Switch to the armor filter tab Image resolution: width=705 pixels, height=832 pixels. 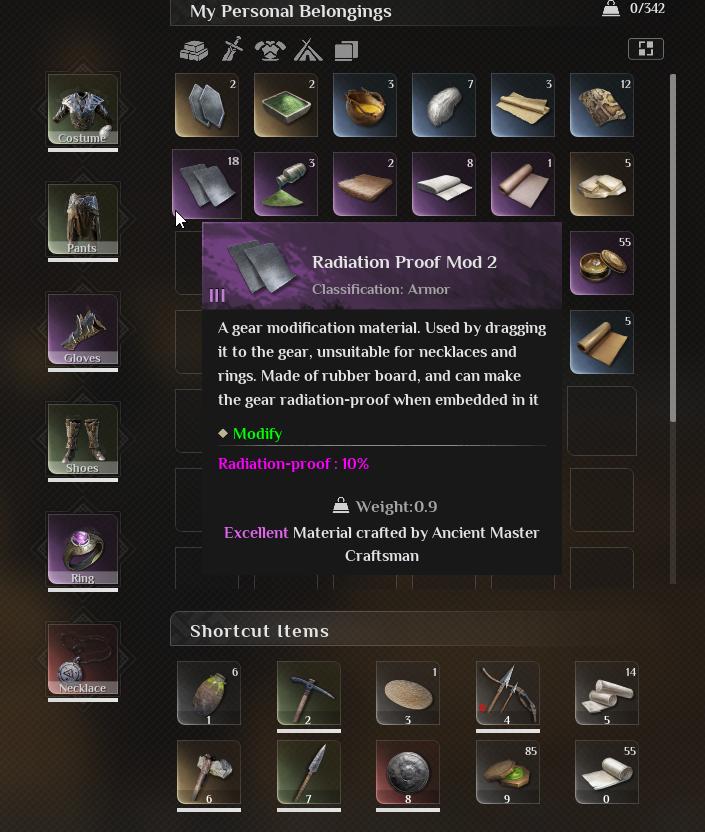click(x=270, y=50)
